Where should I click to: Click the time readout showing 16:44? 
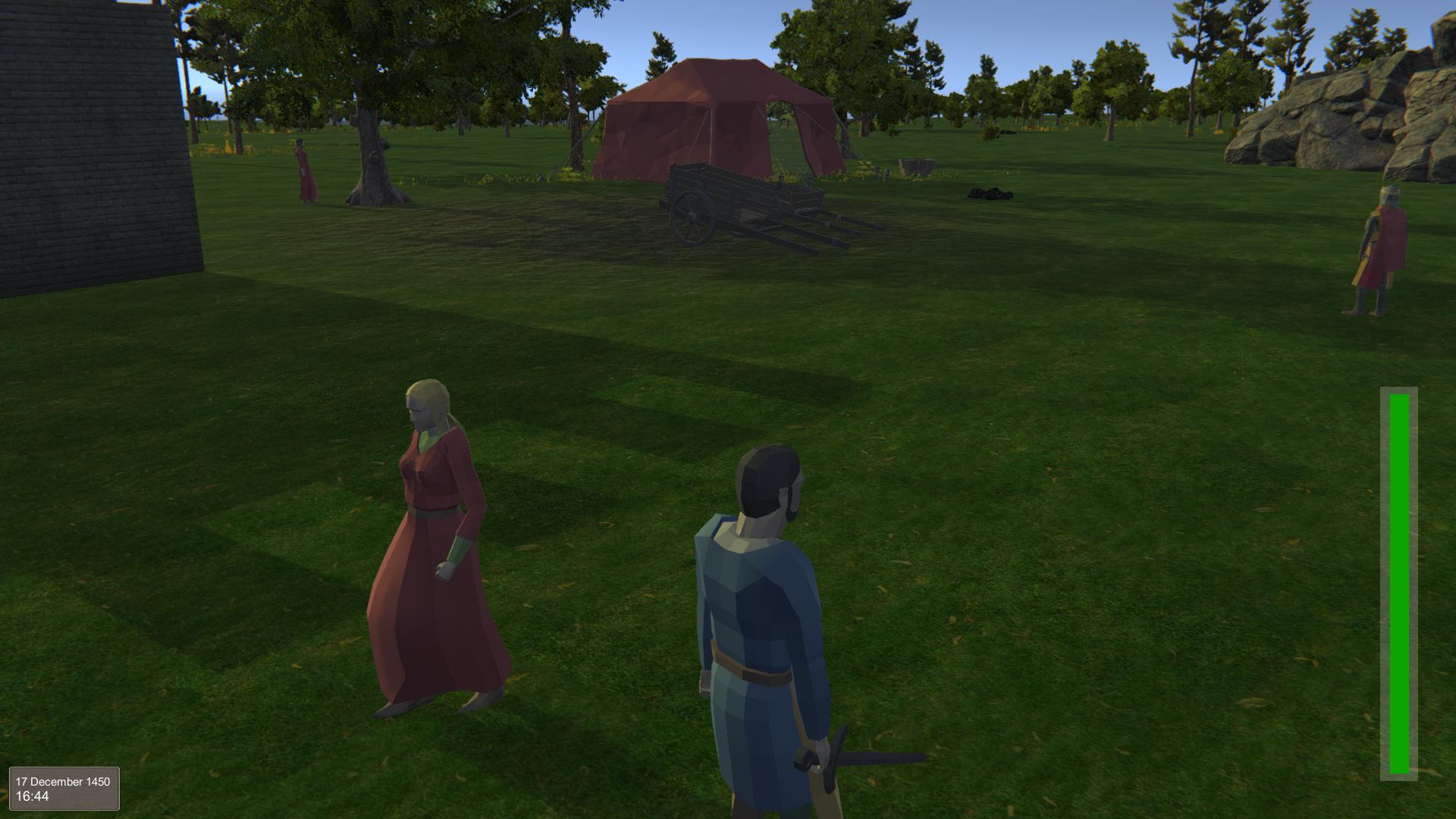coord(34,796)
